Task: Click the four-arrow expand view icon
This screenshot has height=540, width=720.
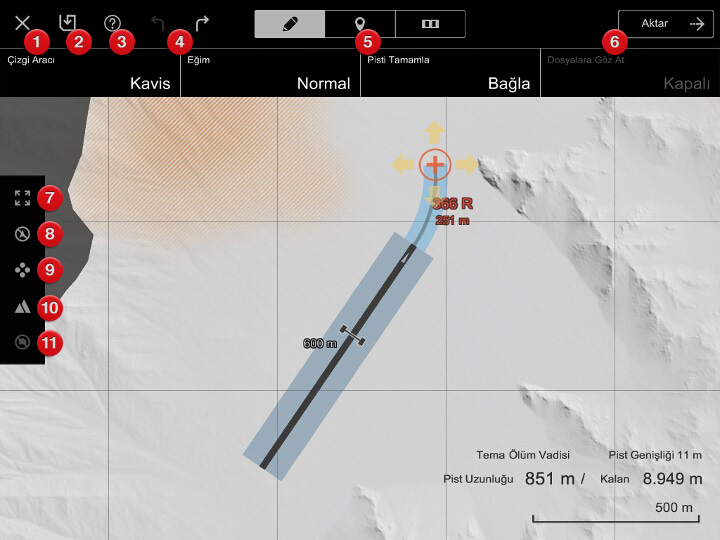Action: click(22, 198)
